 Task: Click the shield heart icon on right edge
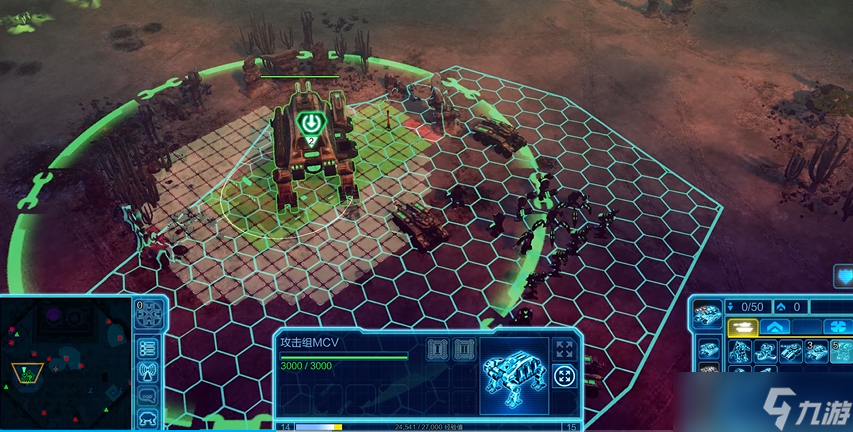[x=843, y=276]
